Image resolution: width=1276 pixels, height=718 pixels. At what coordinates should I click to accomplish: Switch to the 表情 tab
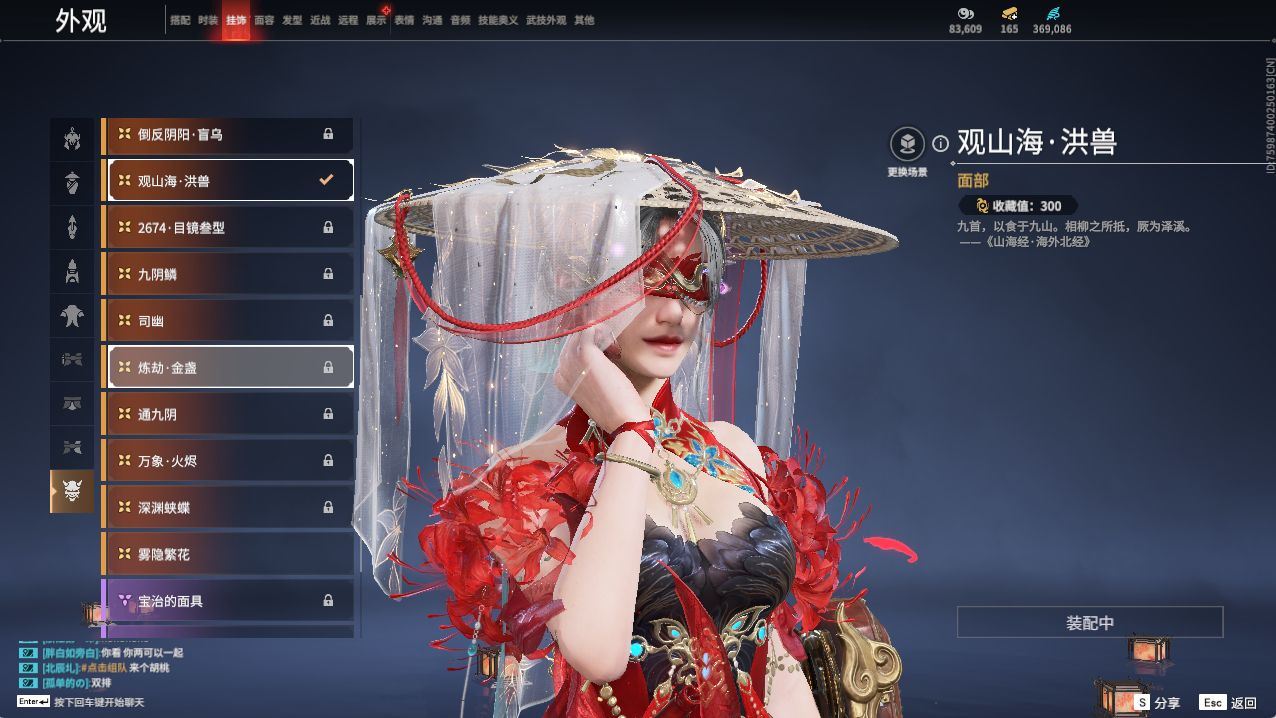pos(404,20)
